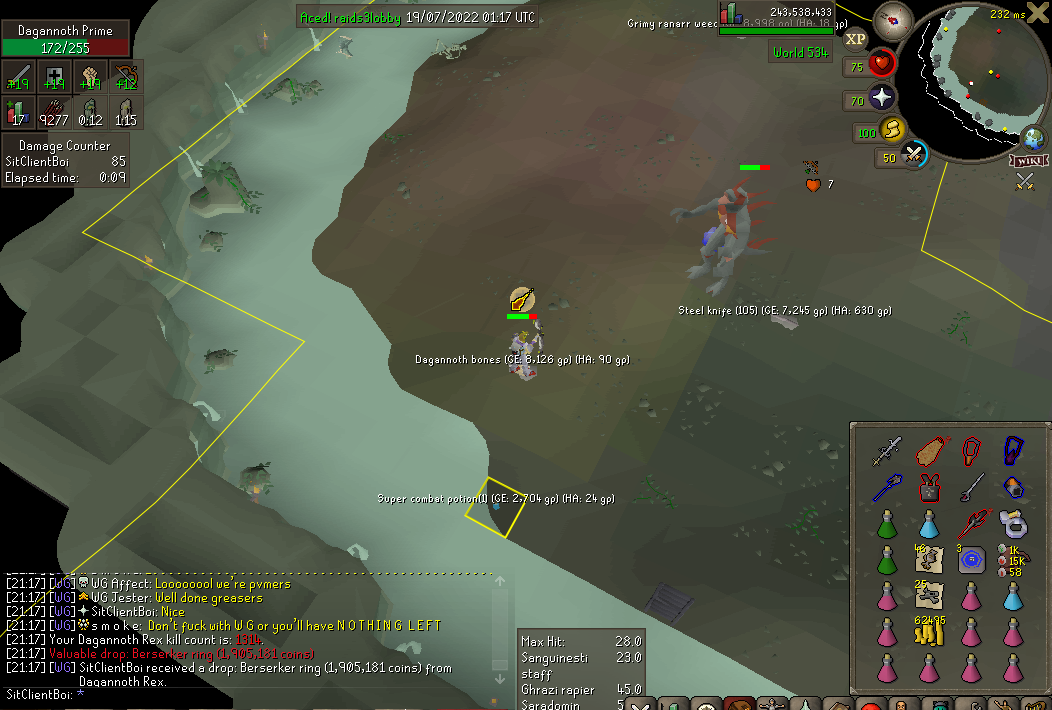Select the grey sword in first inventory slot
The height and width of the screenshot is (710, 1052).
pyautogui.click(x=887, y=451)
